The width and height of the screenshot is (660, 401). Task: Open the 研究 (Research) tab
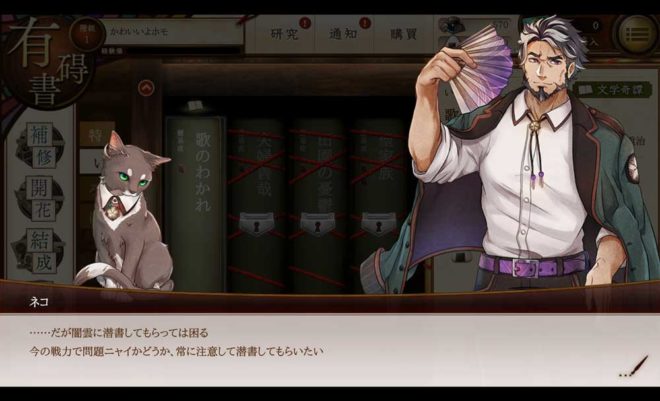point(286,35)
